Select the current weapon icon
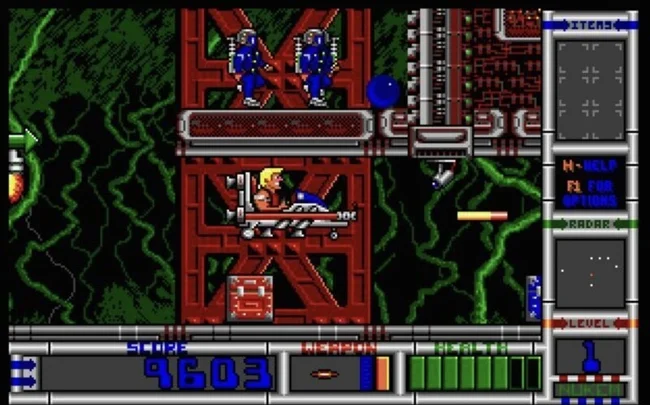 [x=326, y=374]
